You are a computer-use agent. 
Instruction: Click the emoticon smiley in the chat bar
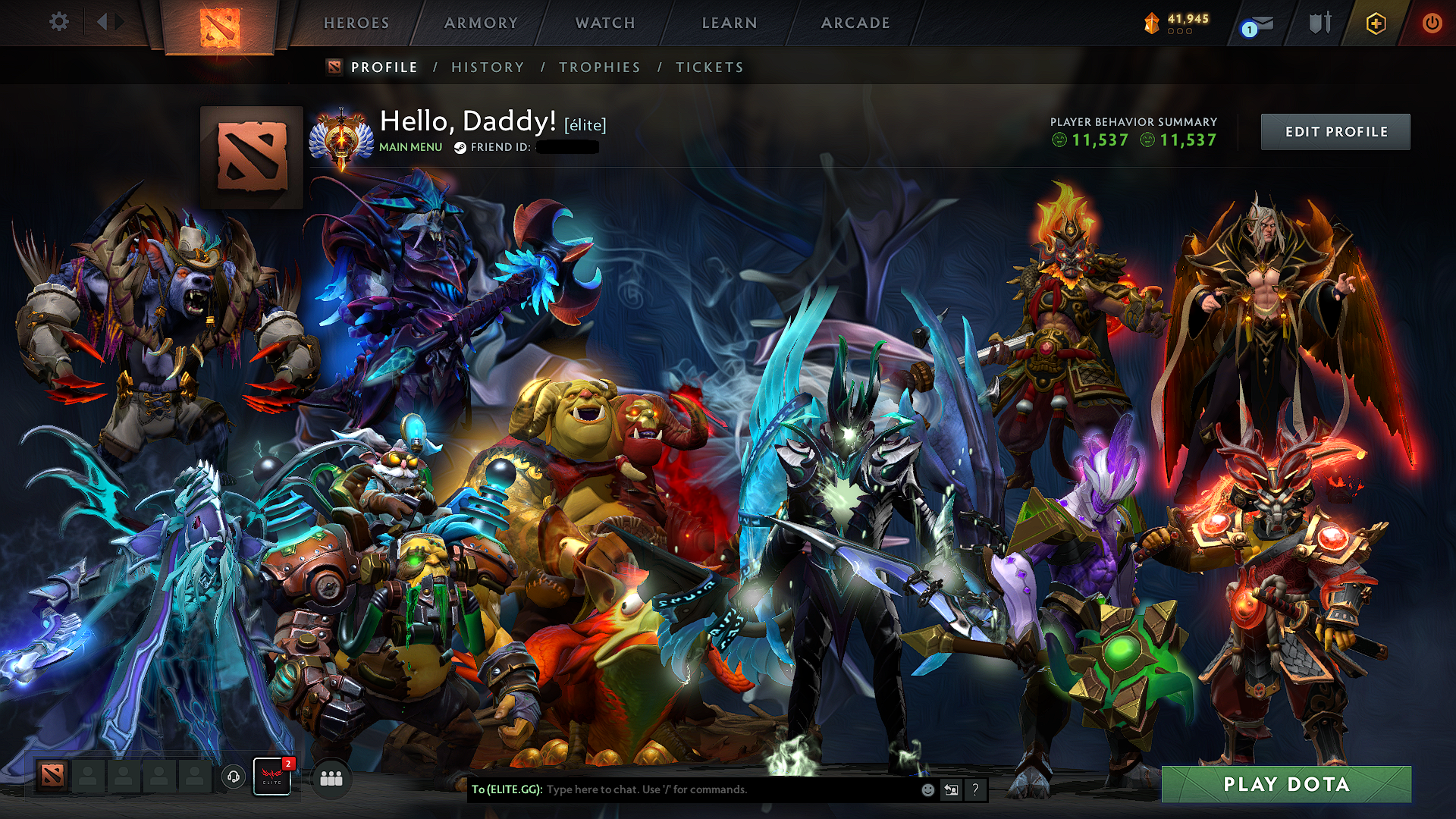[x=927, y=789]
